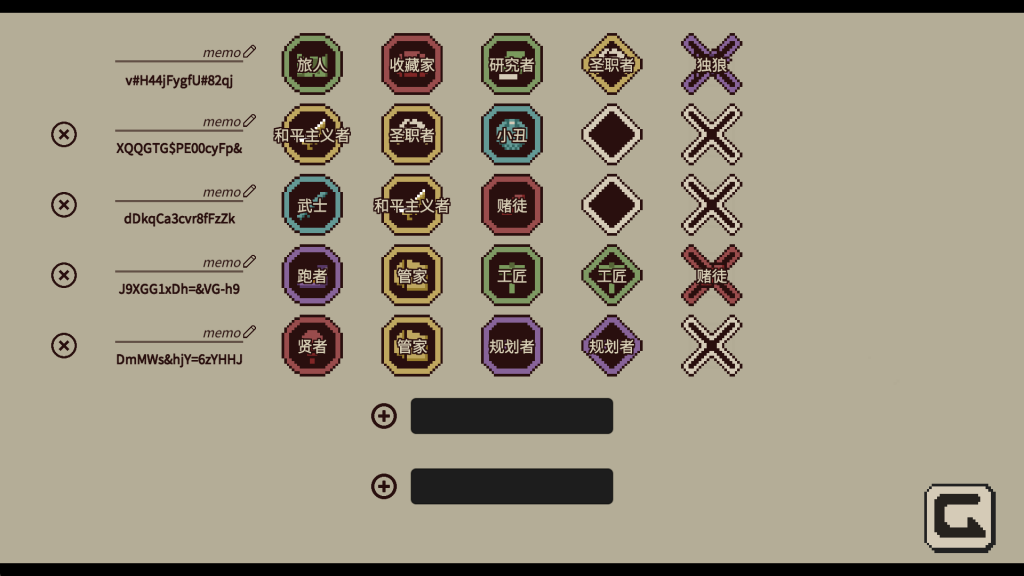Go back with the return arrow button
The width and height of the screenshot is (1024, 576).
pos(959,518)
